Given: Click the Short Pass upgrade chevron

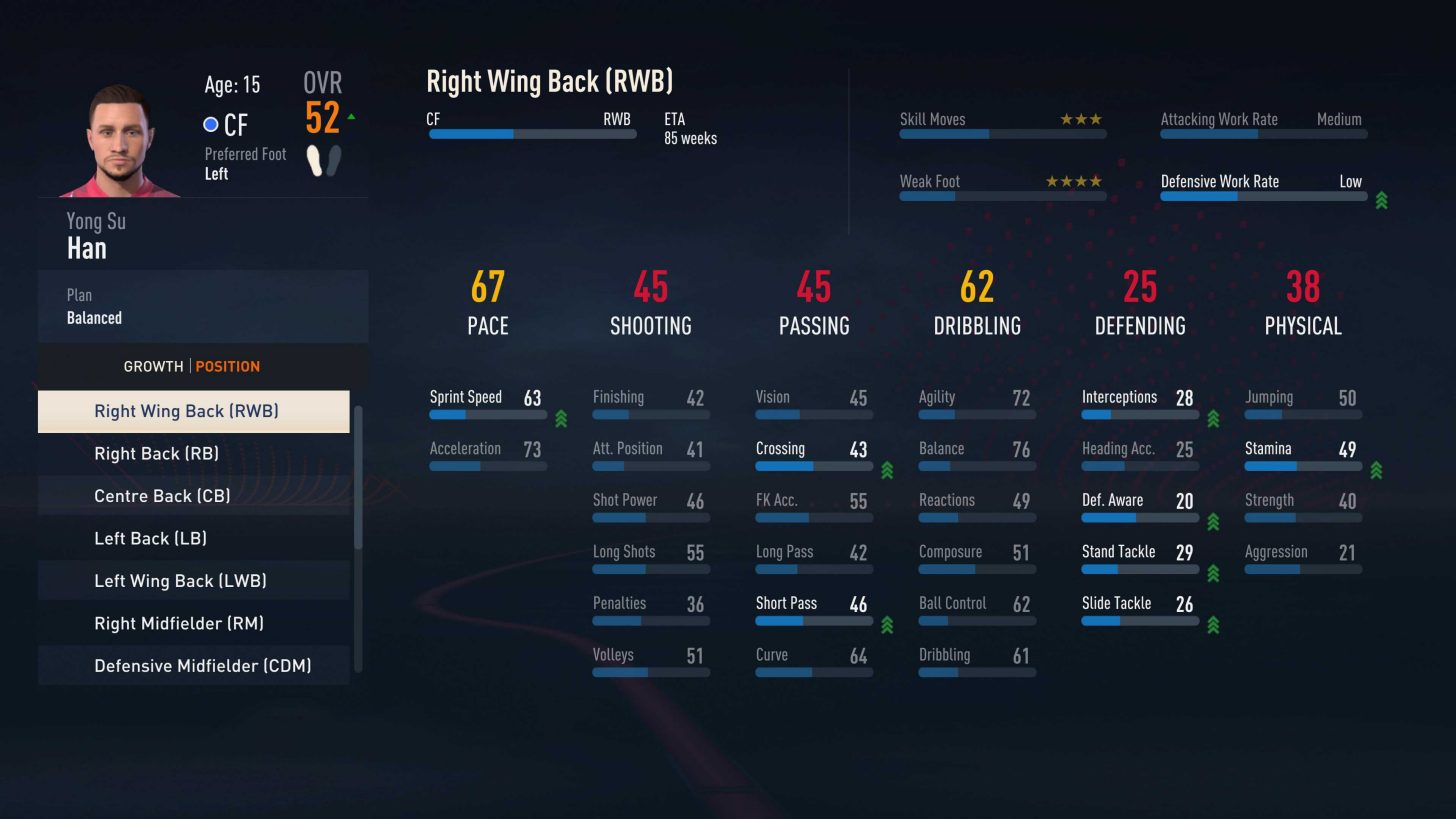Looking at the screenshot, I should 886,625.
